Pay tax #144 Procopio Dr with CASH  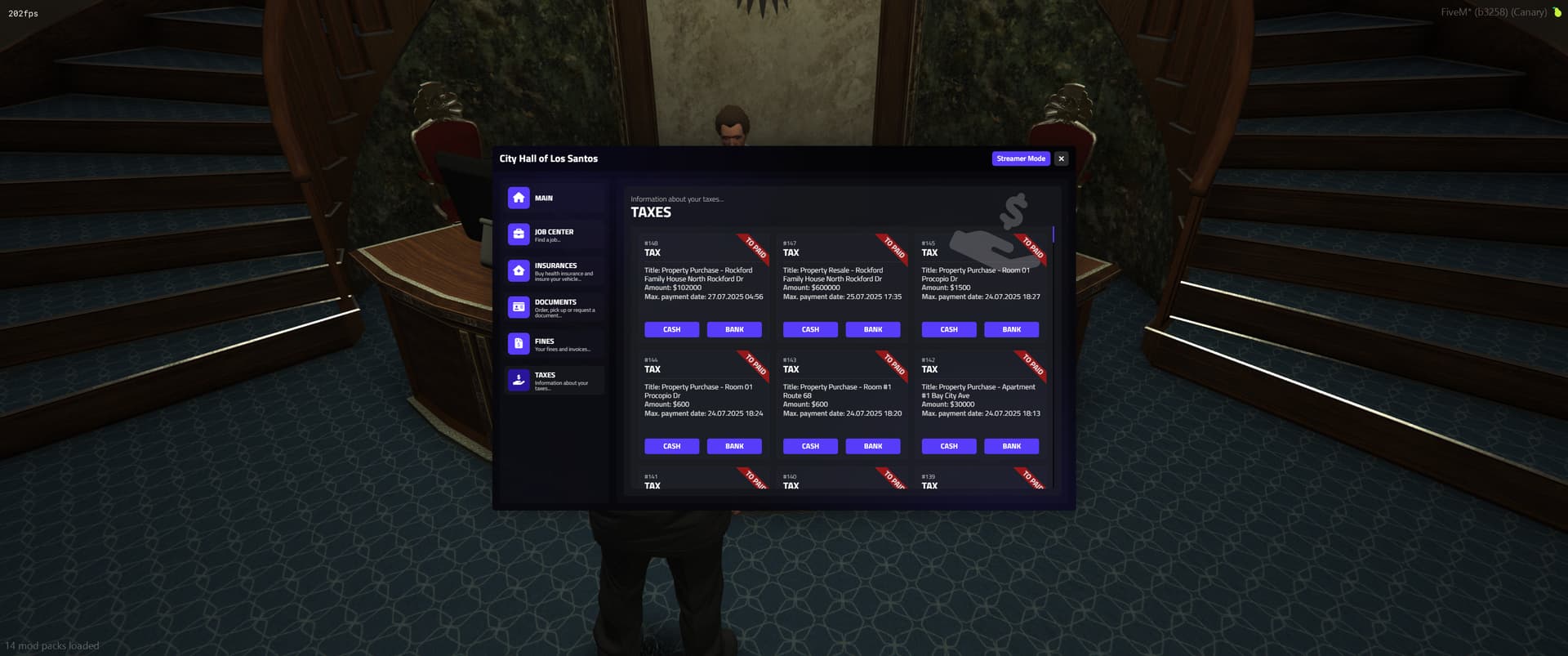point(671,446)
